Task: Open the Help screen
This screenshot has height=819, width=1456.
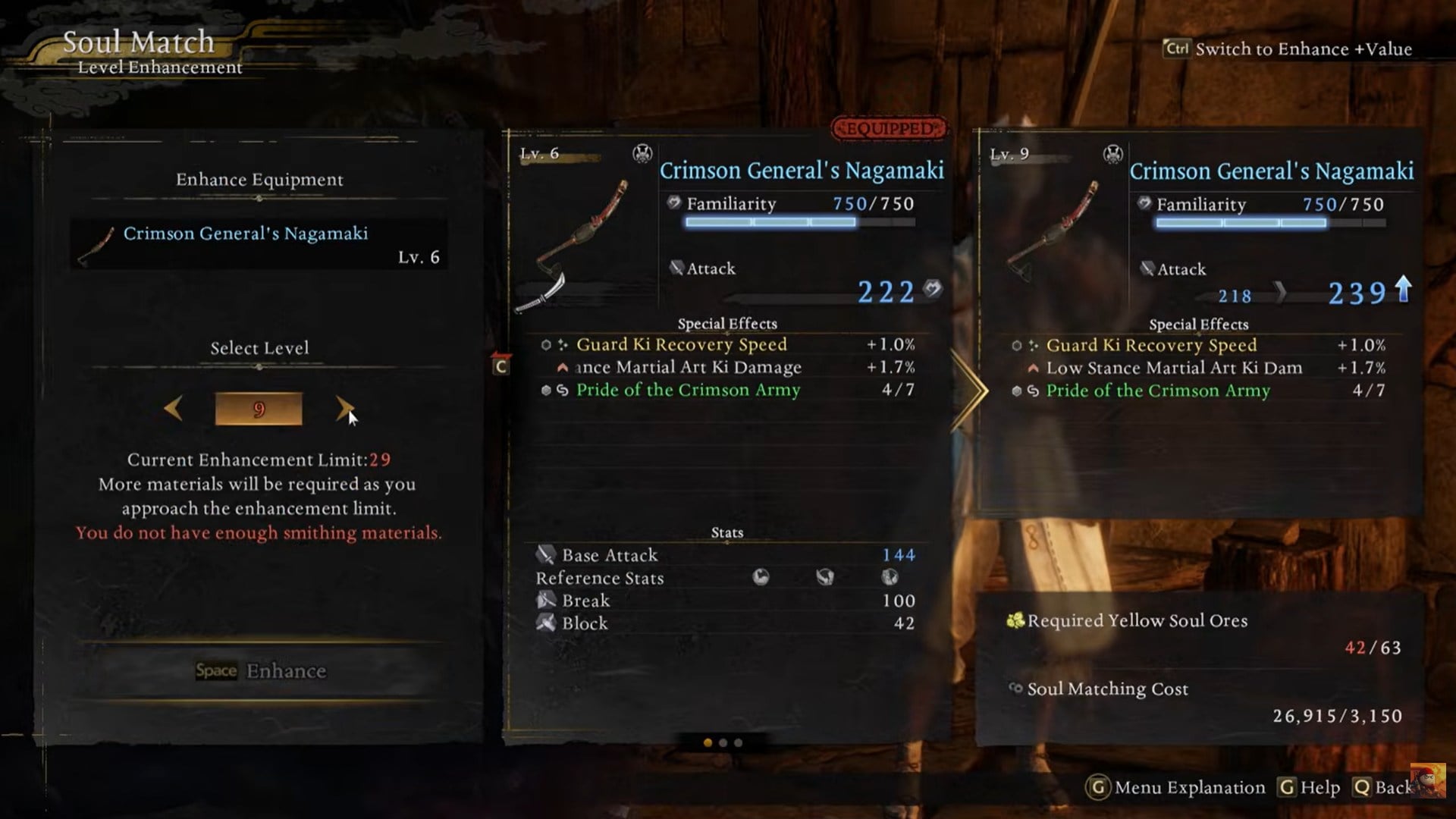Action: (x=1310, y=787)
